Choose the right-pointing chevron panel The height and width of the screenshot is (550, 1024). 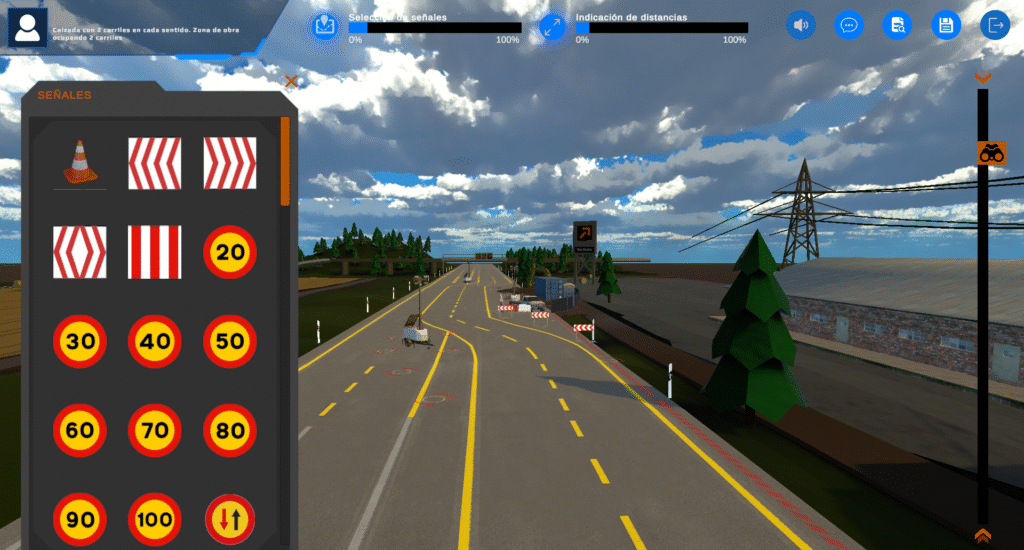(x=230, y=163)
